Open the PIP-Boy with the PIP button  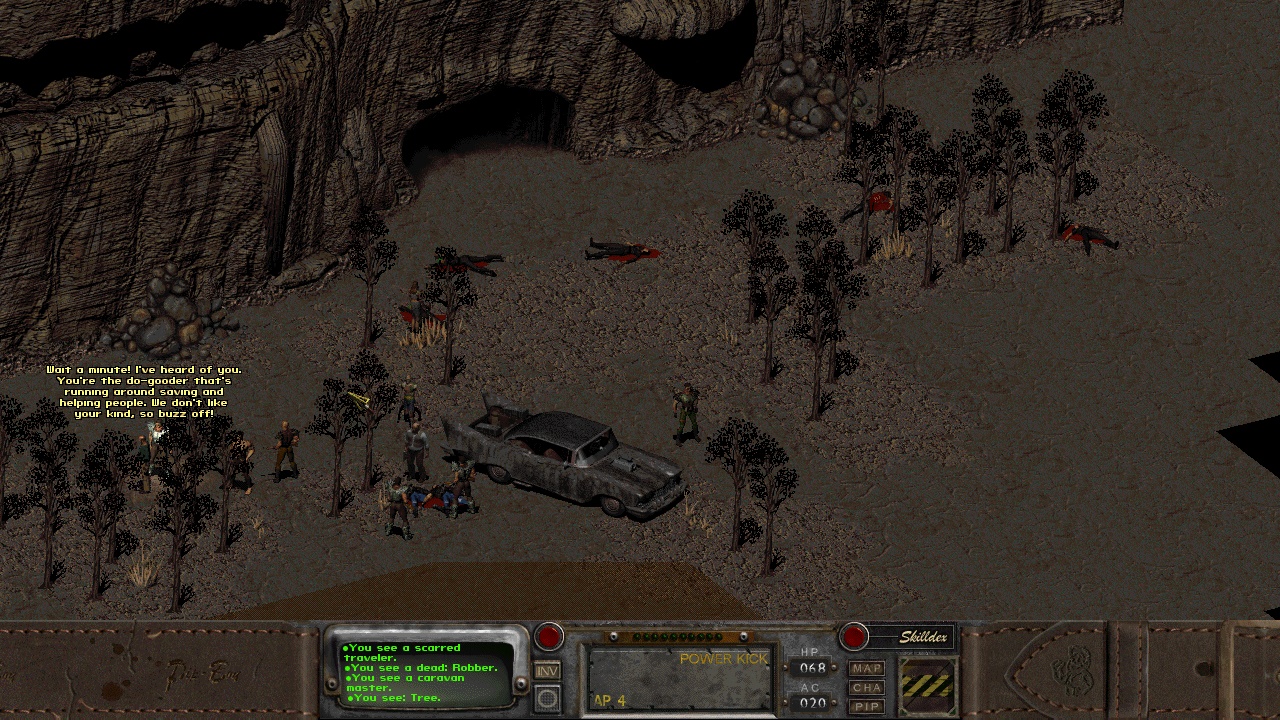tap(867, 706)
